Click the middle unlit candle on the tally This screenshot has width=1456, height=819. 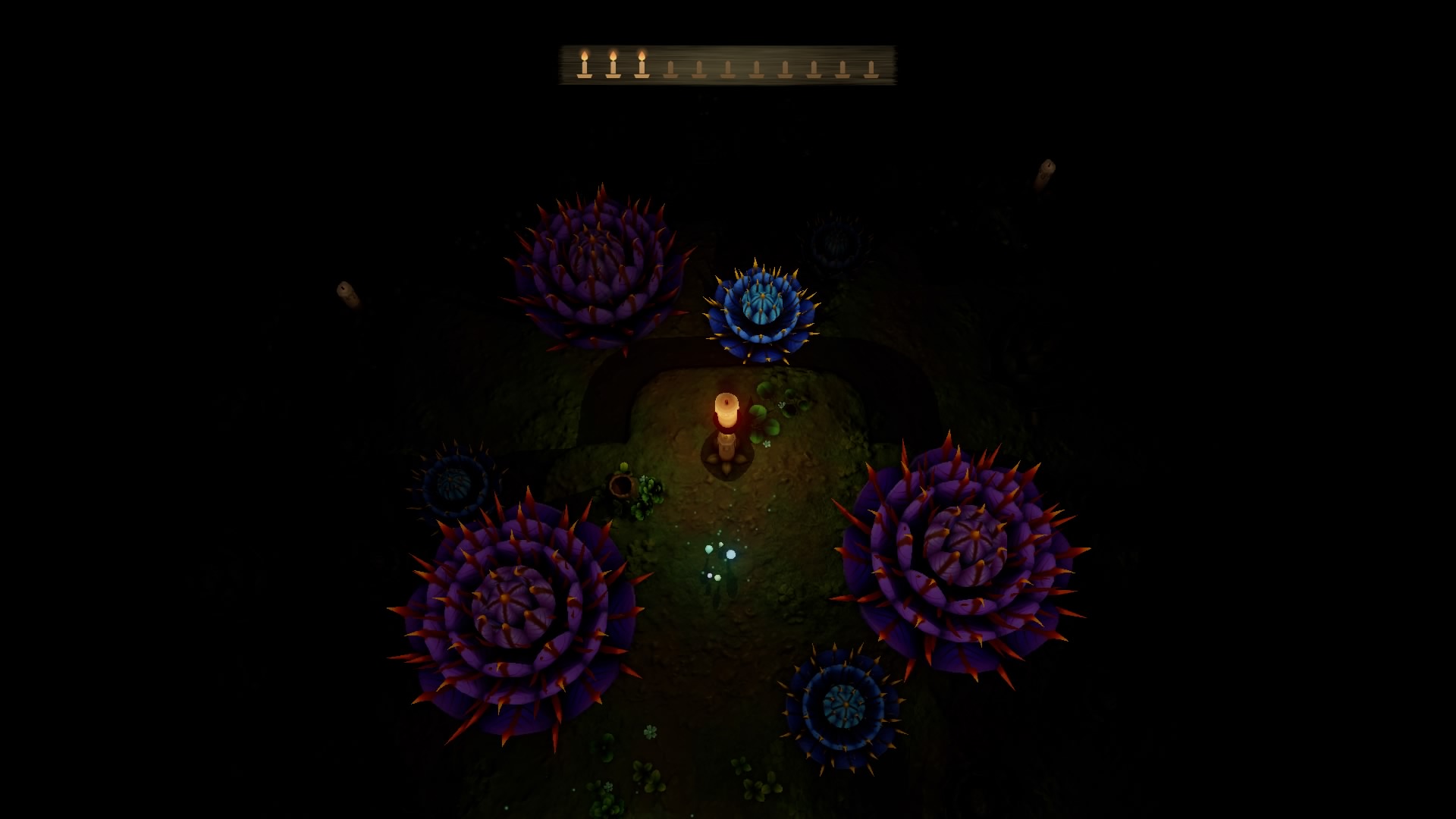click(x=757, y=70)
